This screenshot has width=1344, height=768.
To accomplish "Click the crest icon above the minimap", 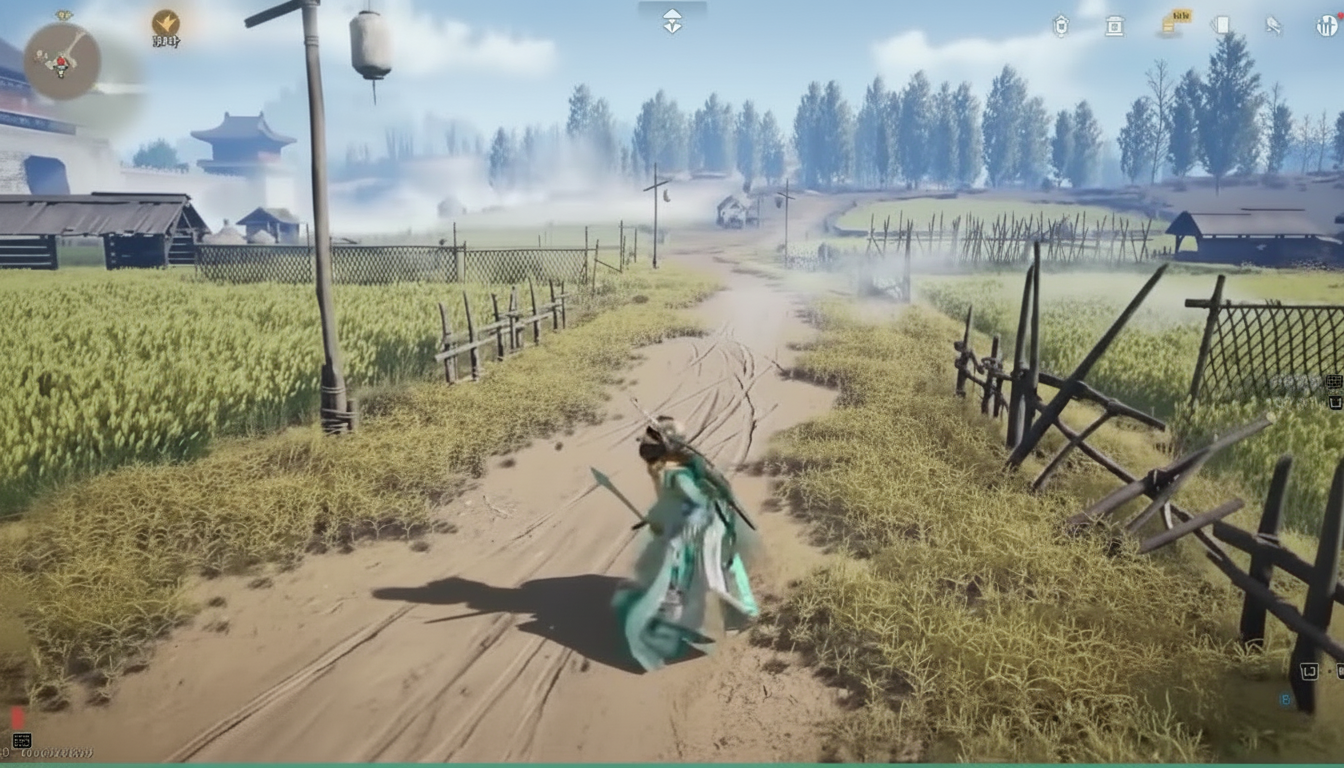I will coord(63,14).
